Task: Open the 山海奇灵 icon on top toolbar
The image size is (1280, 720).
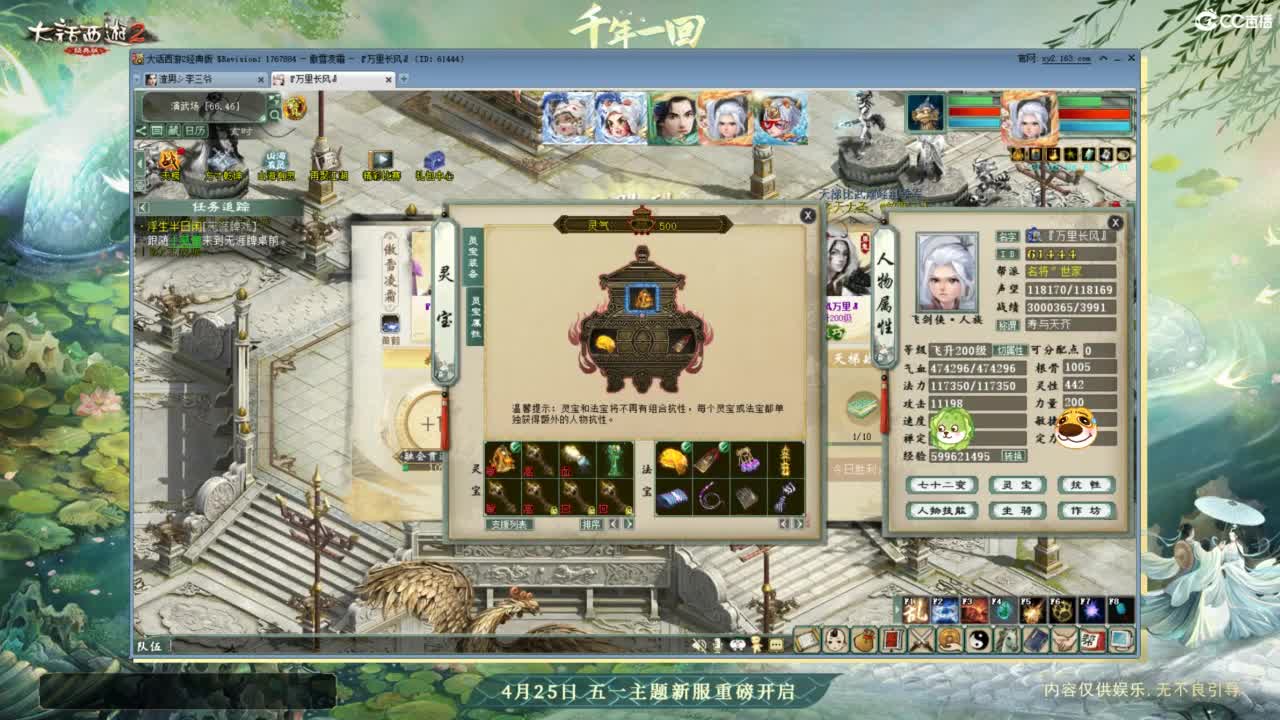Action: pyautogui.click(x=277, y=162)
